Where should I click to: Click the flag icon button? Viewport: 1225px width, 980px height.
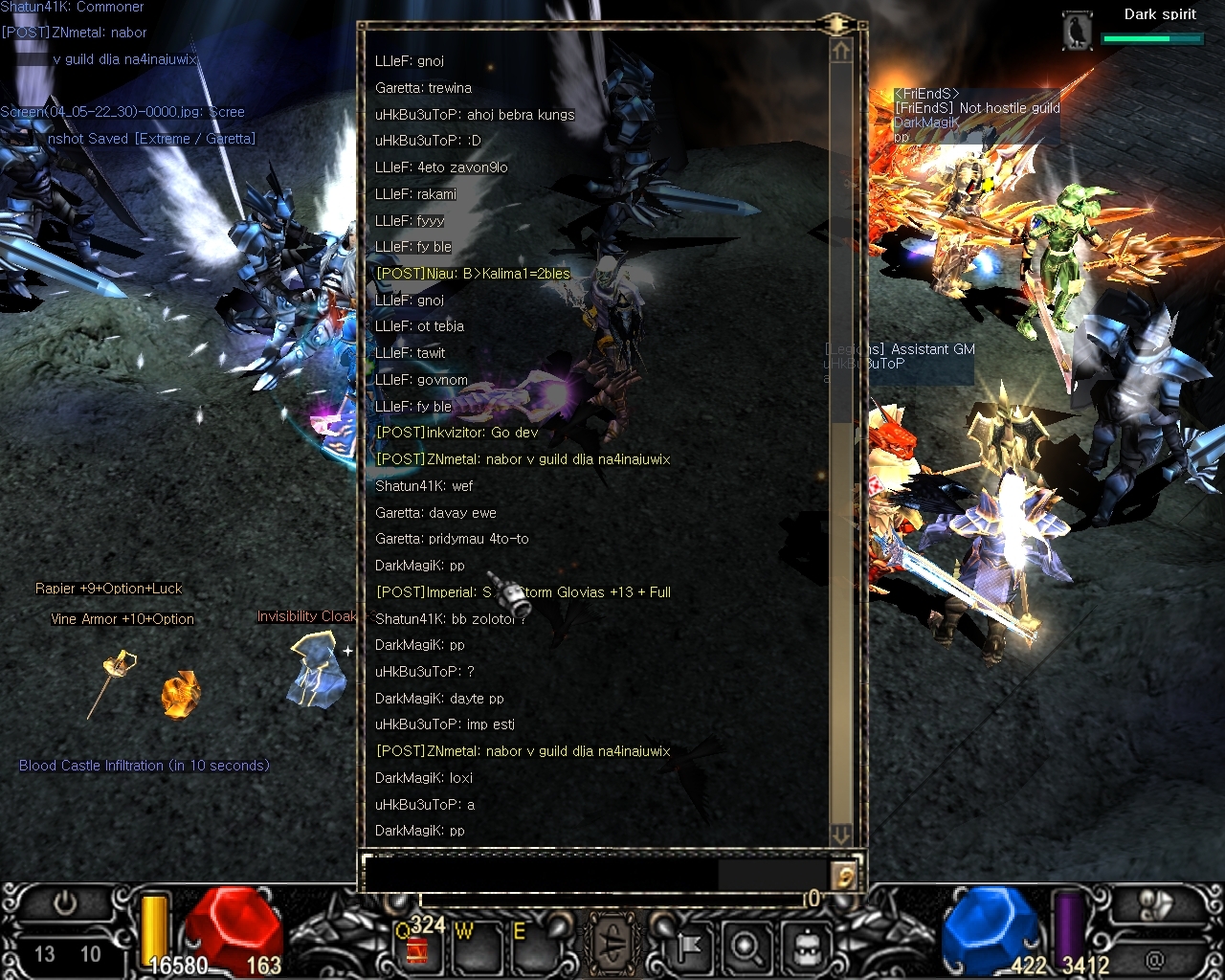[x=687, y=947]
